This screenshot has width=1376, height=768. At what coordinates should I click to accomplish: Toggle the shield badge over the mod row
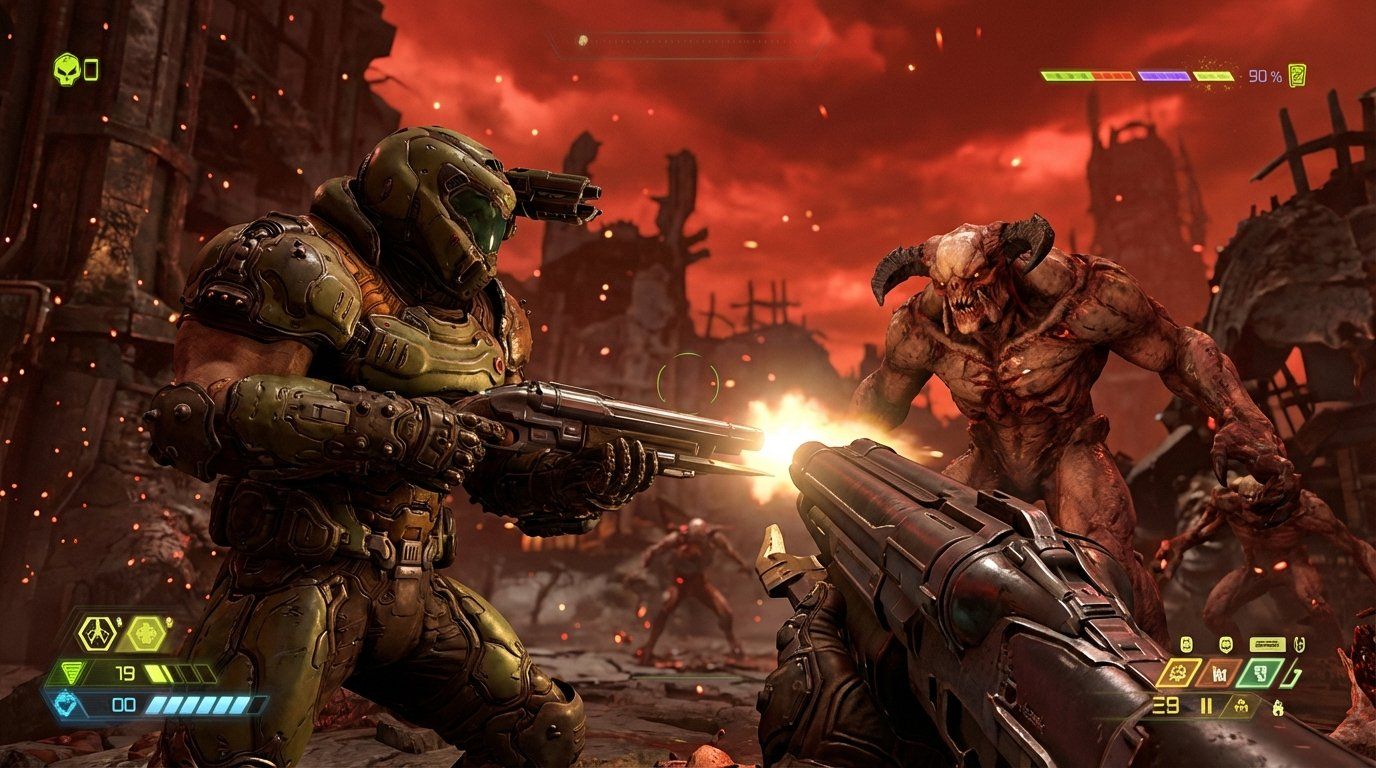pos(1225,645)
